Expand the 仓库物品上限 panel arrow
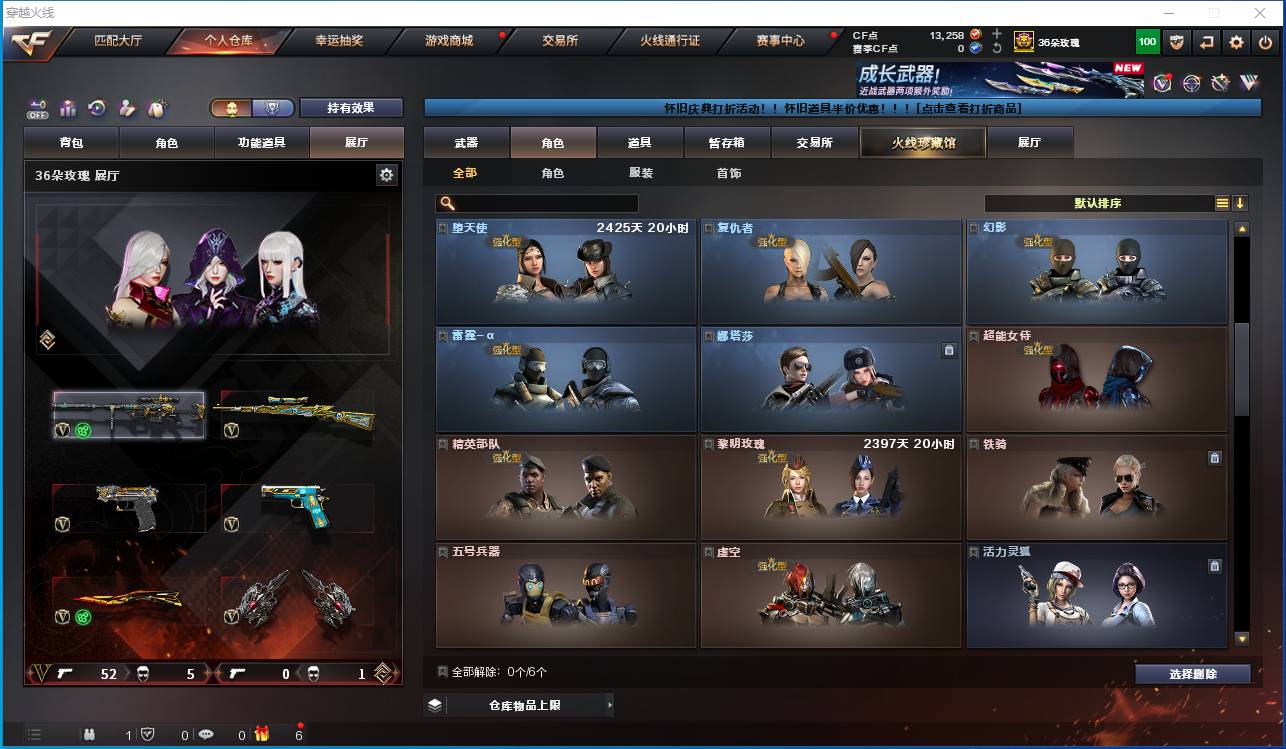This screenshot has width=1286, height=749. click(x=609, y=704)
